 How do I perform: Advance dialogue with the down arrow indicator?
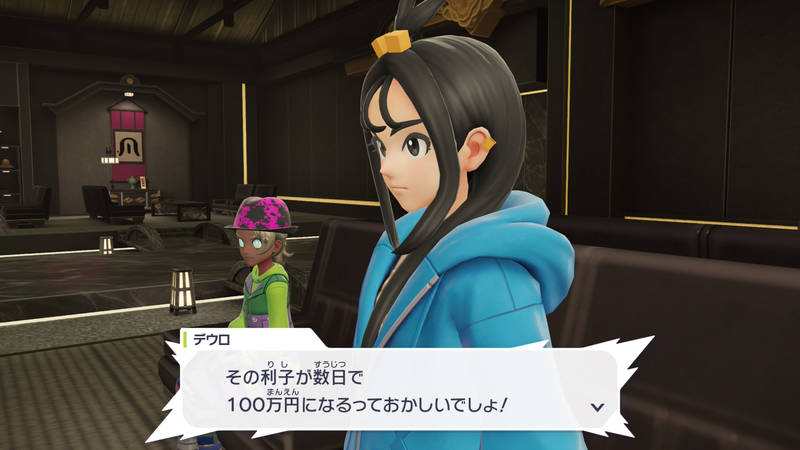(597, 407)
